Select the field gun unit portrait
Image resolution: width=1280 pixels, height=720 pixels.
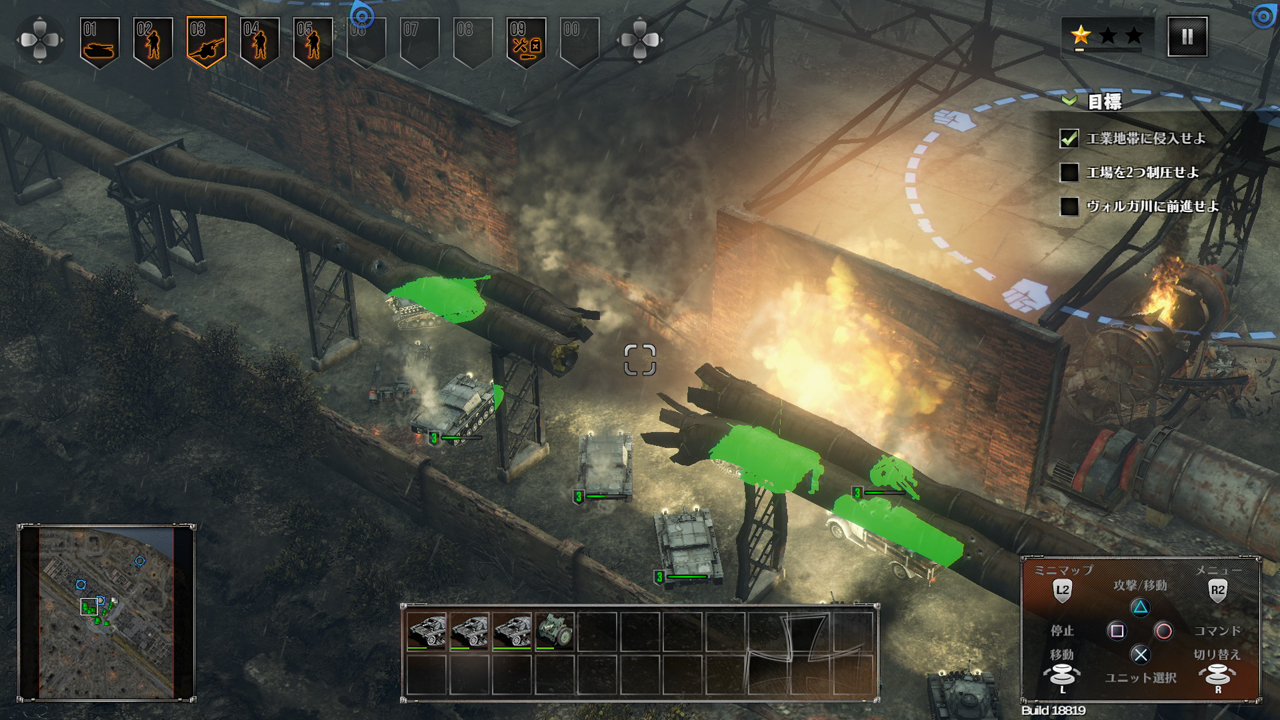point(555,631)
